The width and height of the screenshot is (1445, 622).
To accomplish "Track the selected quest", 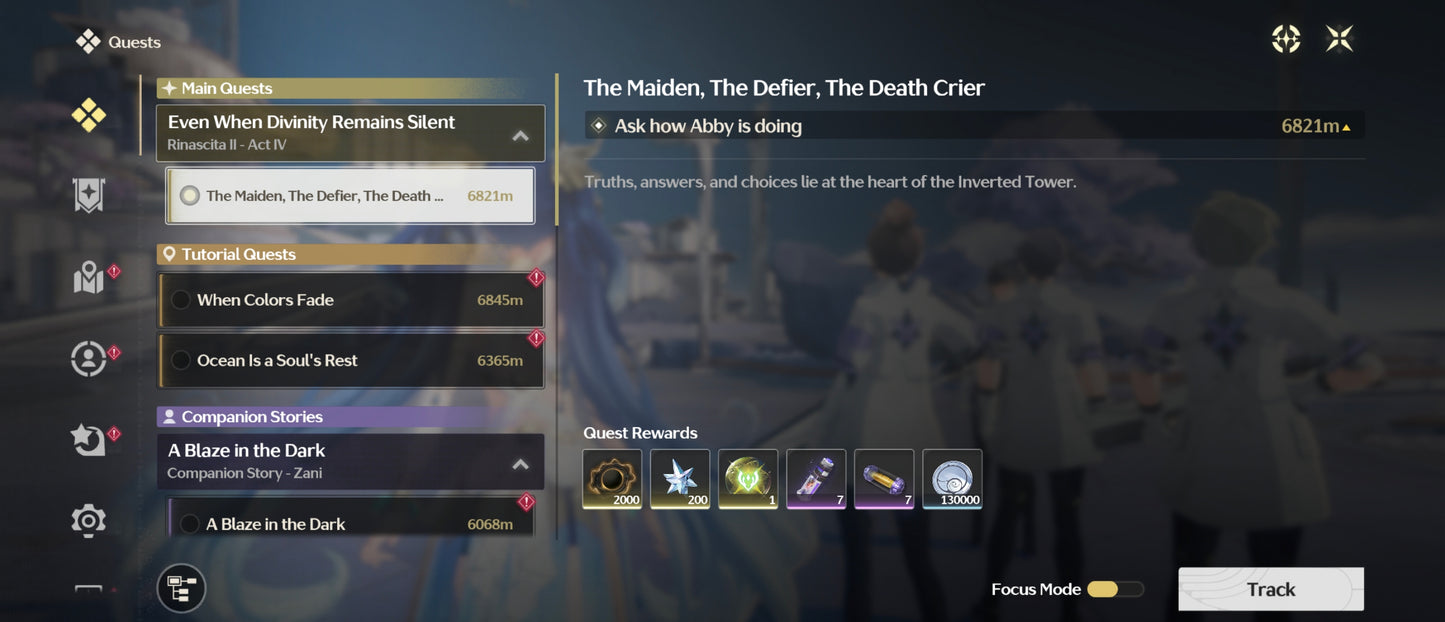I will [1270, 589].
